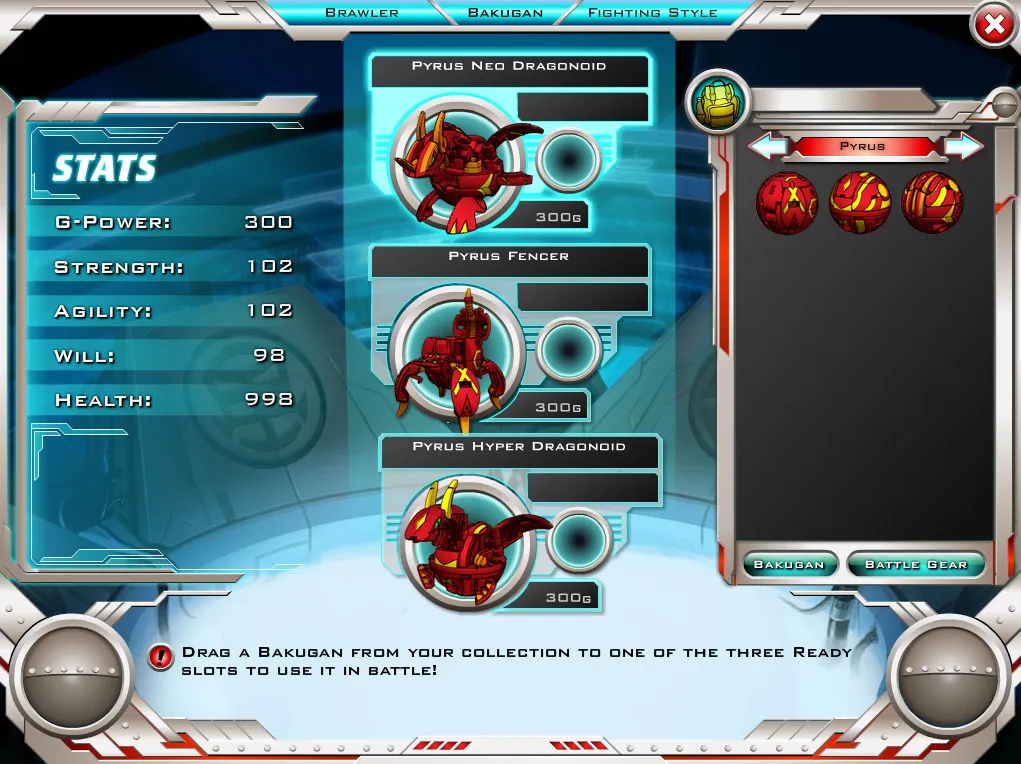Open the Bakugan tab
1021x764 pixels.
505,13
